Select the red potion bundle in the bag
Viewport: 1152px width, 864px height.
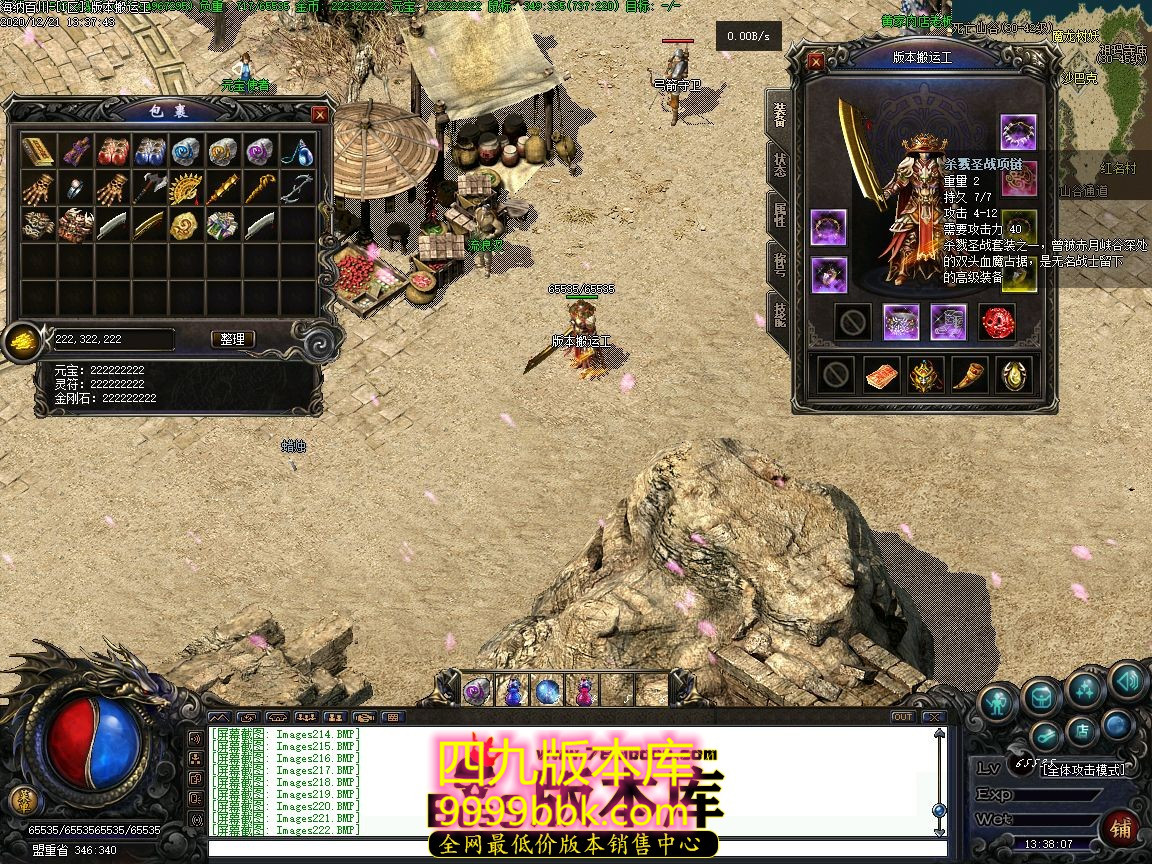pos(112,152)
